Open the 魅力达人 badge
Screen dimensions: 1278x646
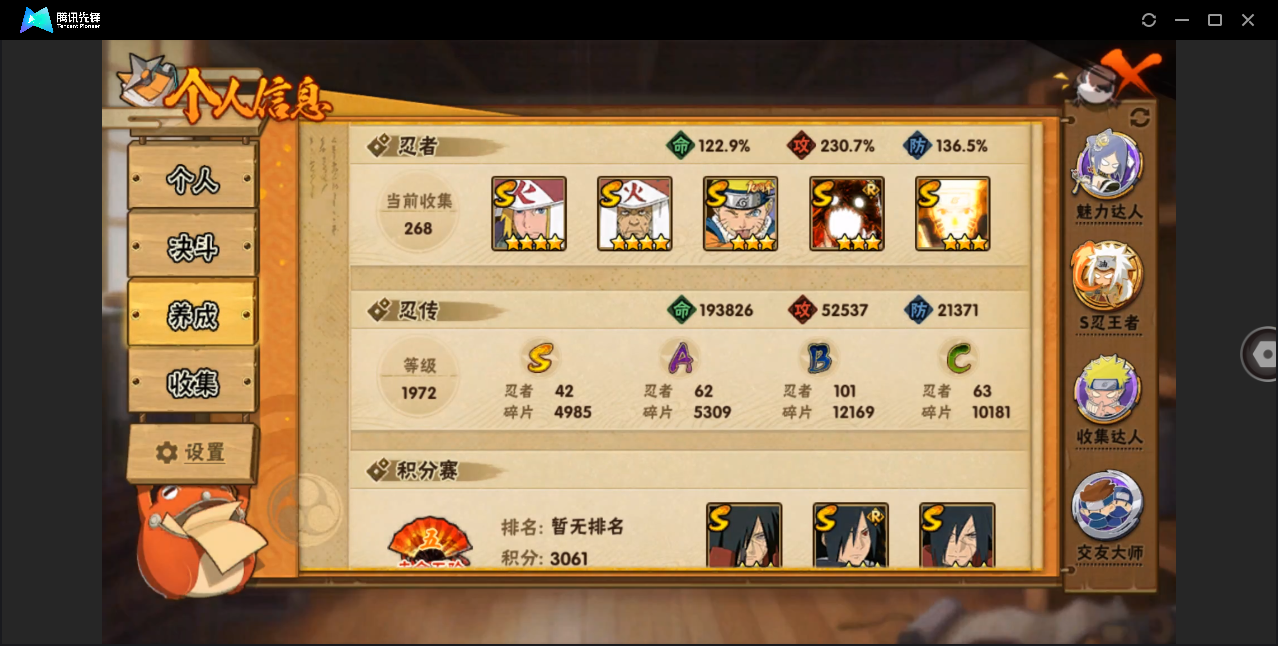click(x=1109, y=166)
